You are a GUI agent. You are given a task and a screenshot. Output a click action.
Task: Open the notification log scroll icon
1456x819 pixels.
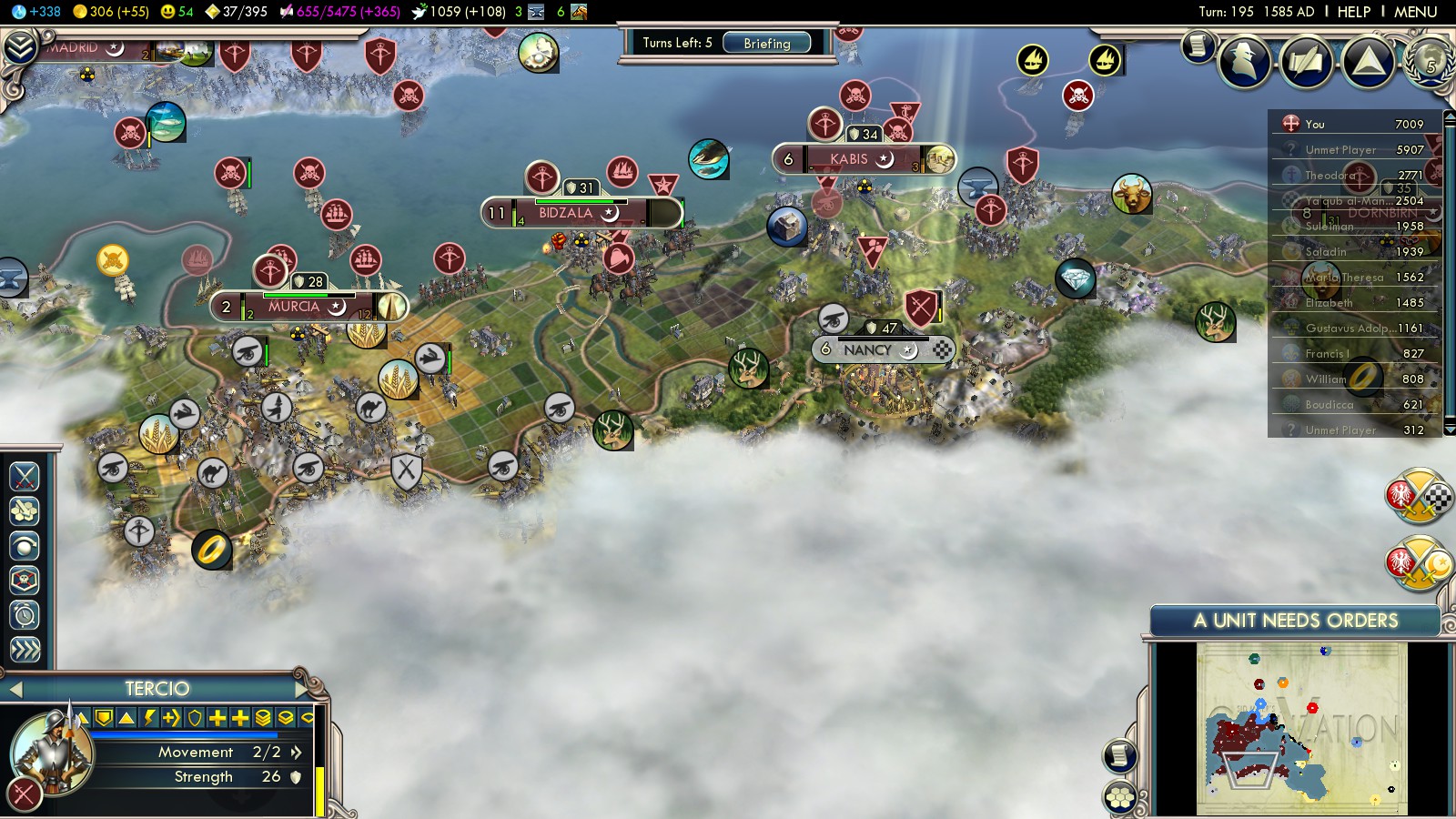point(1198,45)
